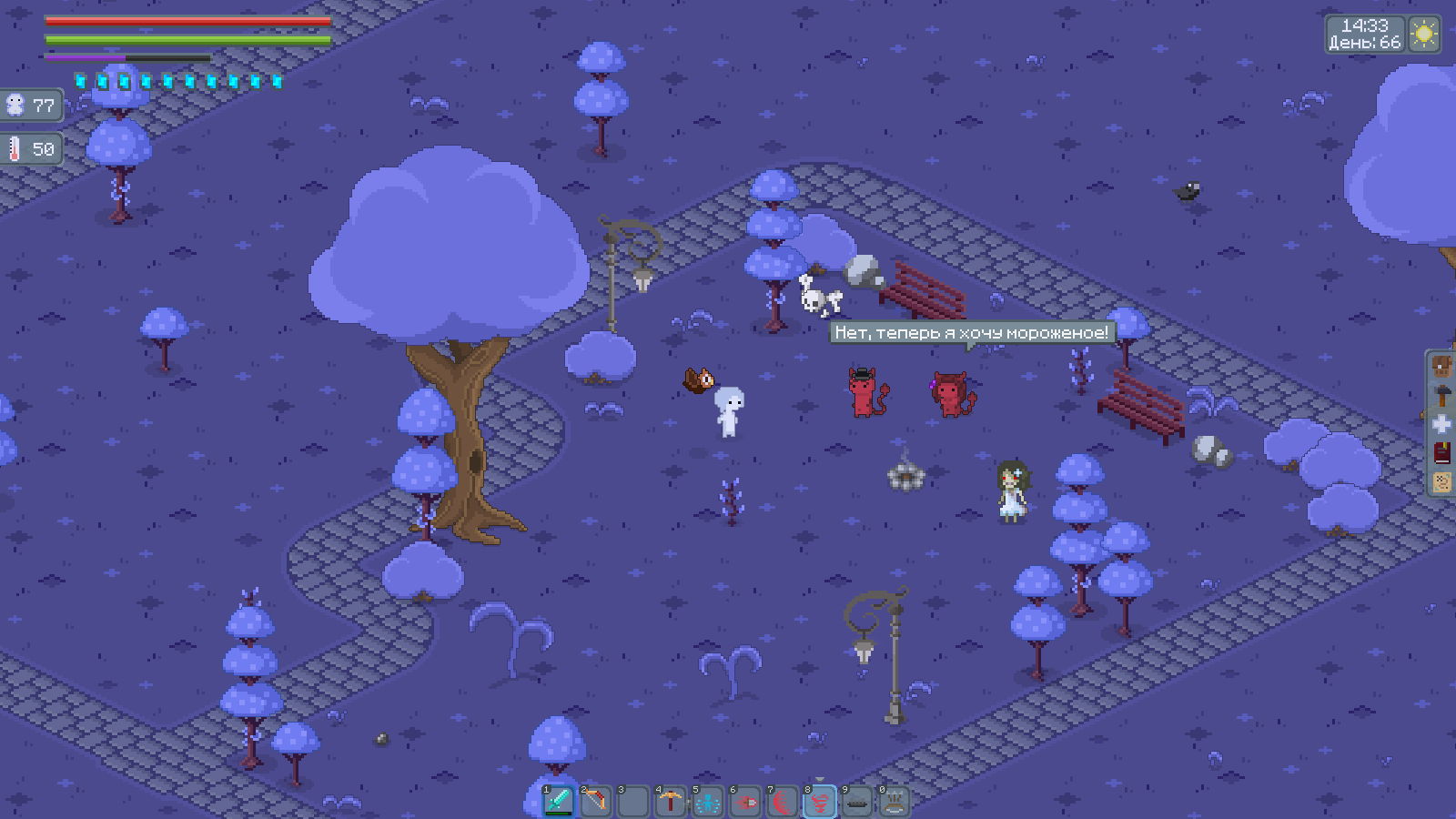Open the red journal book
Image resolution: width=1456 pixels, height=819 pixels.
pos(1442,452)
